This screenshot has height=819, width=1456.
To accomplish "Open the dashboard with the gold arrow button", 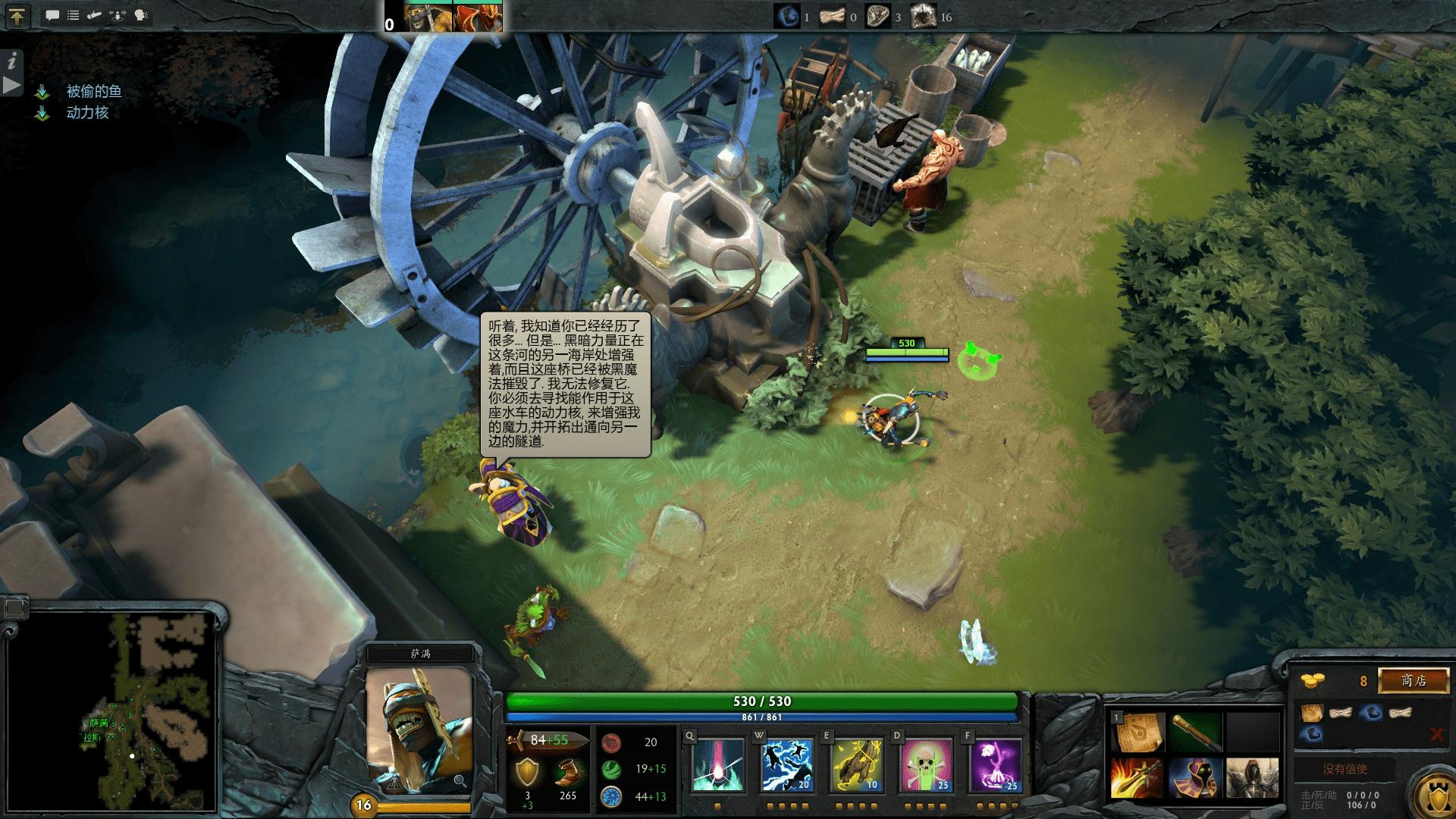I will point(17,16).
